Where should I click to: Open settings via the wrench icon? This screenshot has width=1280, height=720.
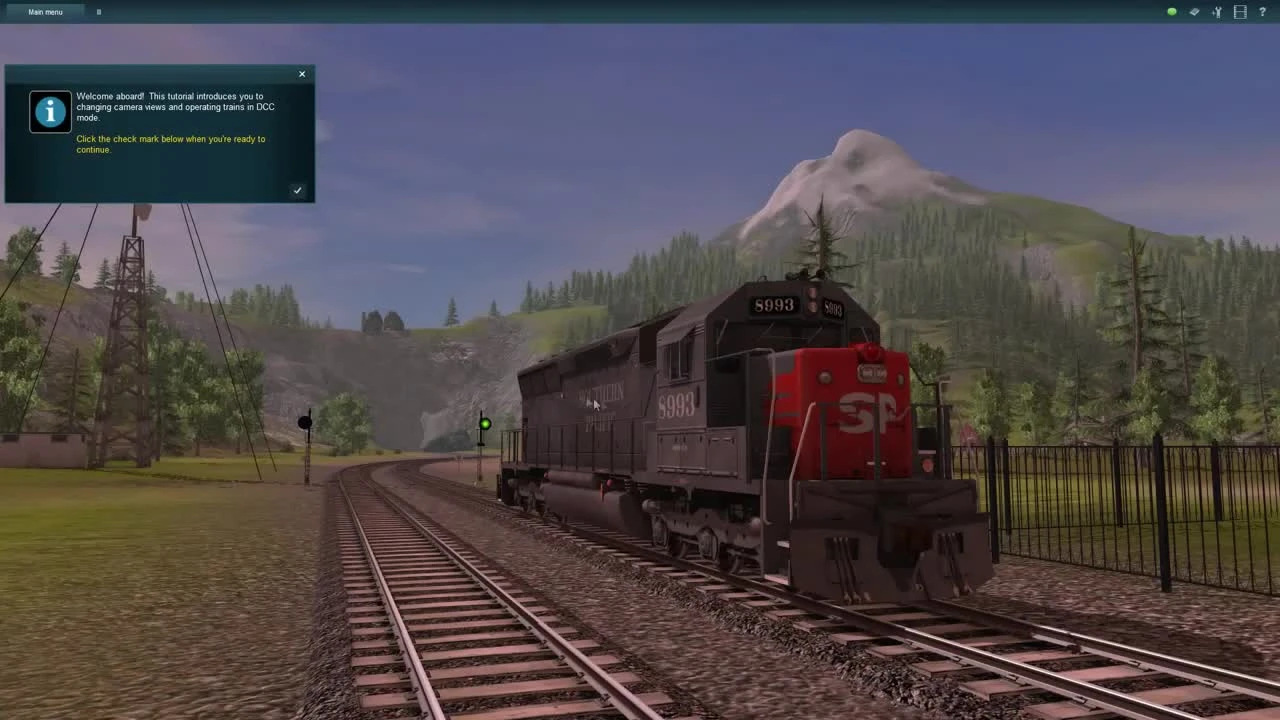click(1217, 12)
